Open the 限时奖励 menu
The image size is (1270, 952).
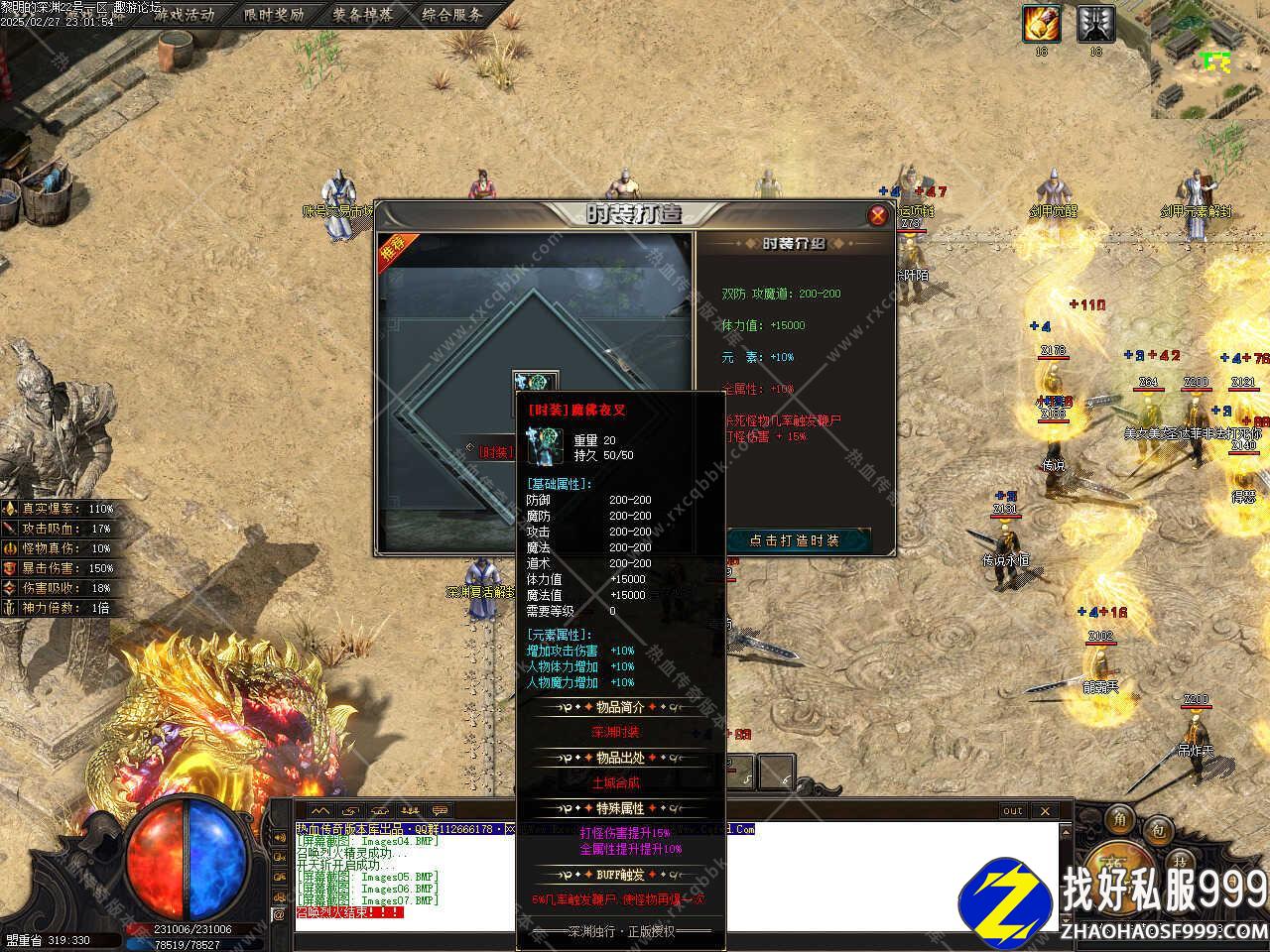pos(273,15)
